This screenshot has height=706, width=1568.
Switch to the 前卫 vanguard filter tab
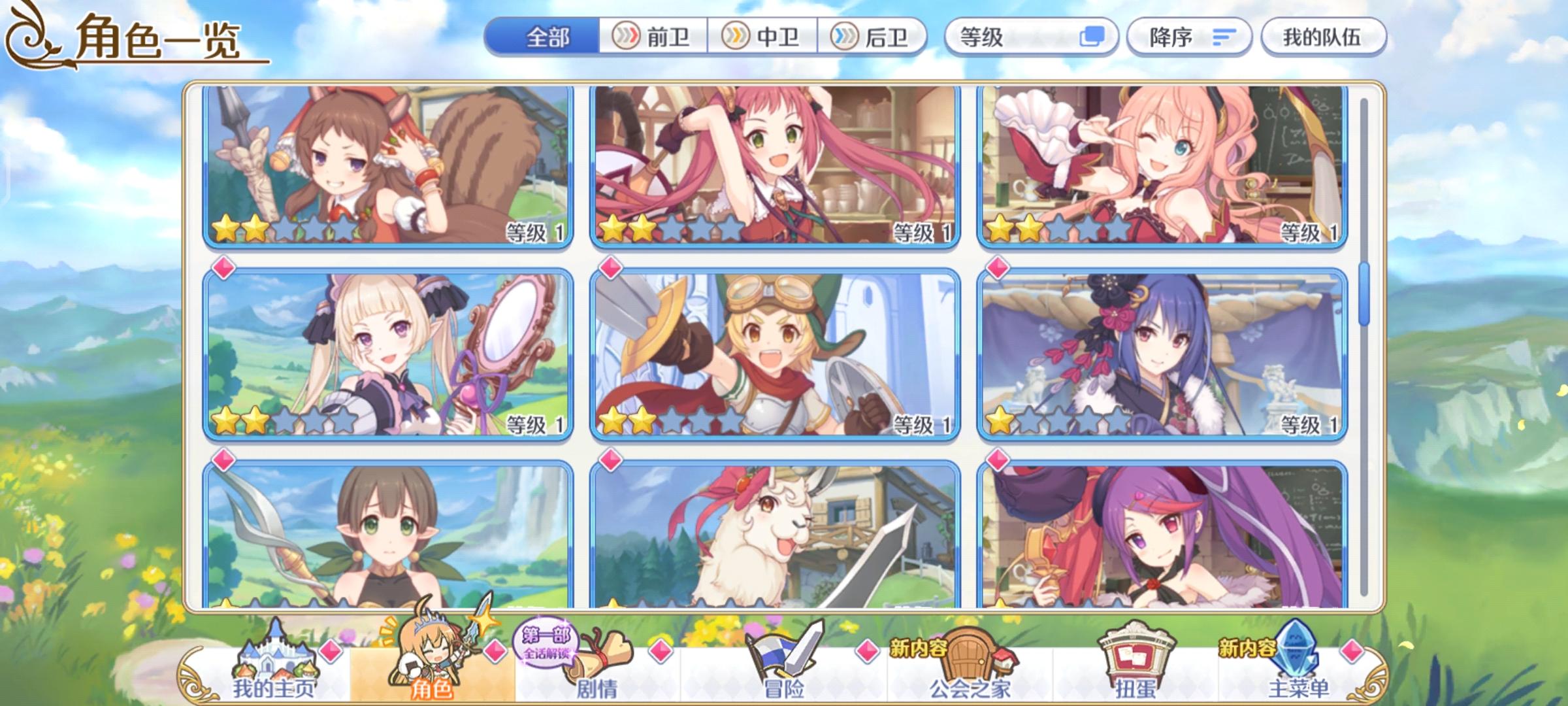click(x=653, y=37)
